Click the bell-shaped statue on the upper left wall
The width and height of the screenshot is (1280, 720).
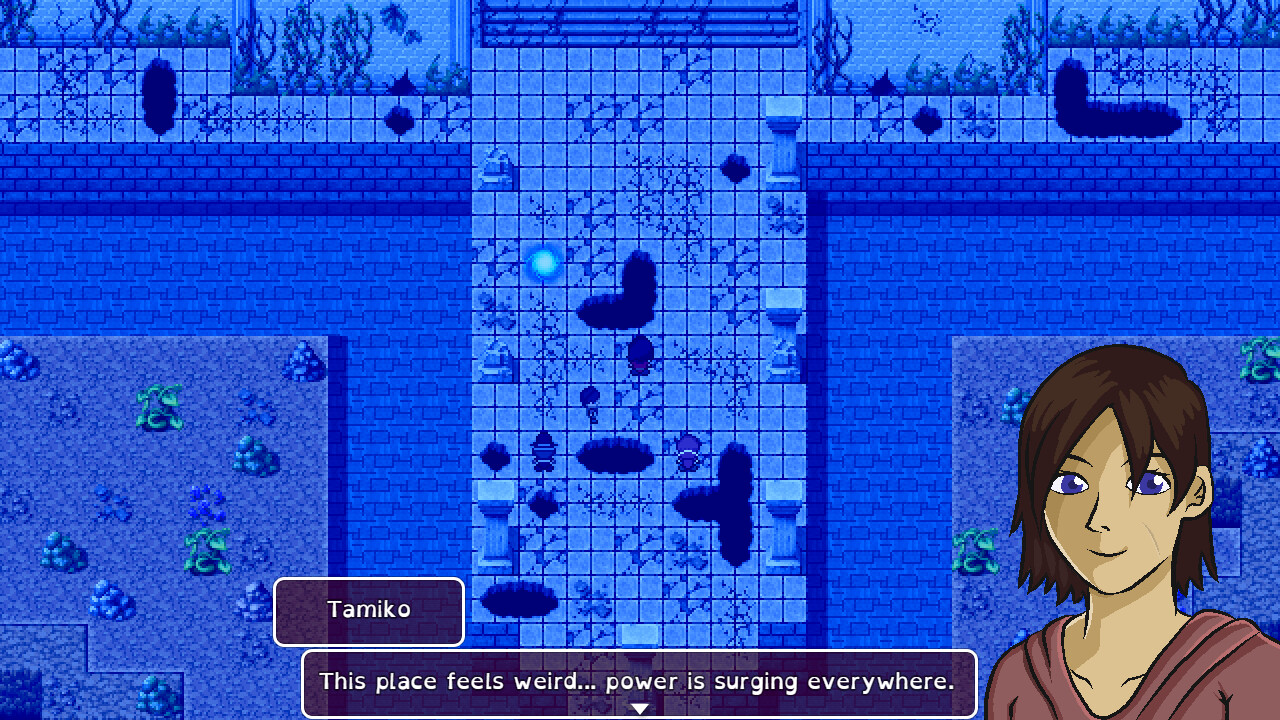pyautogui.click(x=496, y=168)
